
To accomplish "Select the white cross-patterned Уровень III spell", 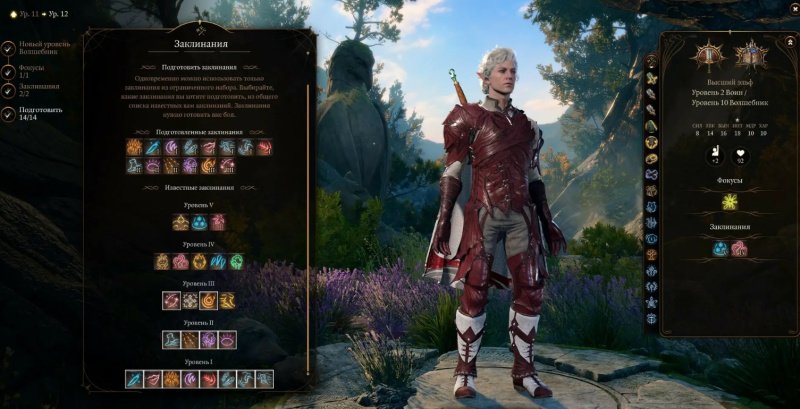I will point(189,300).
